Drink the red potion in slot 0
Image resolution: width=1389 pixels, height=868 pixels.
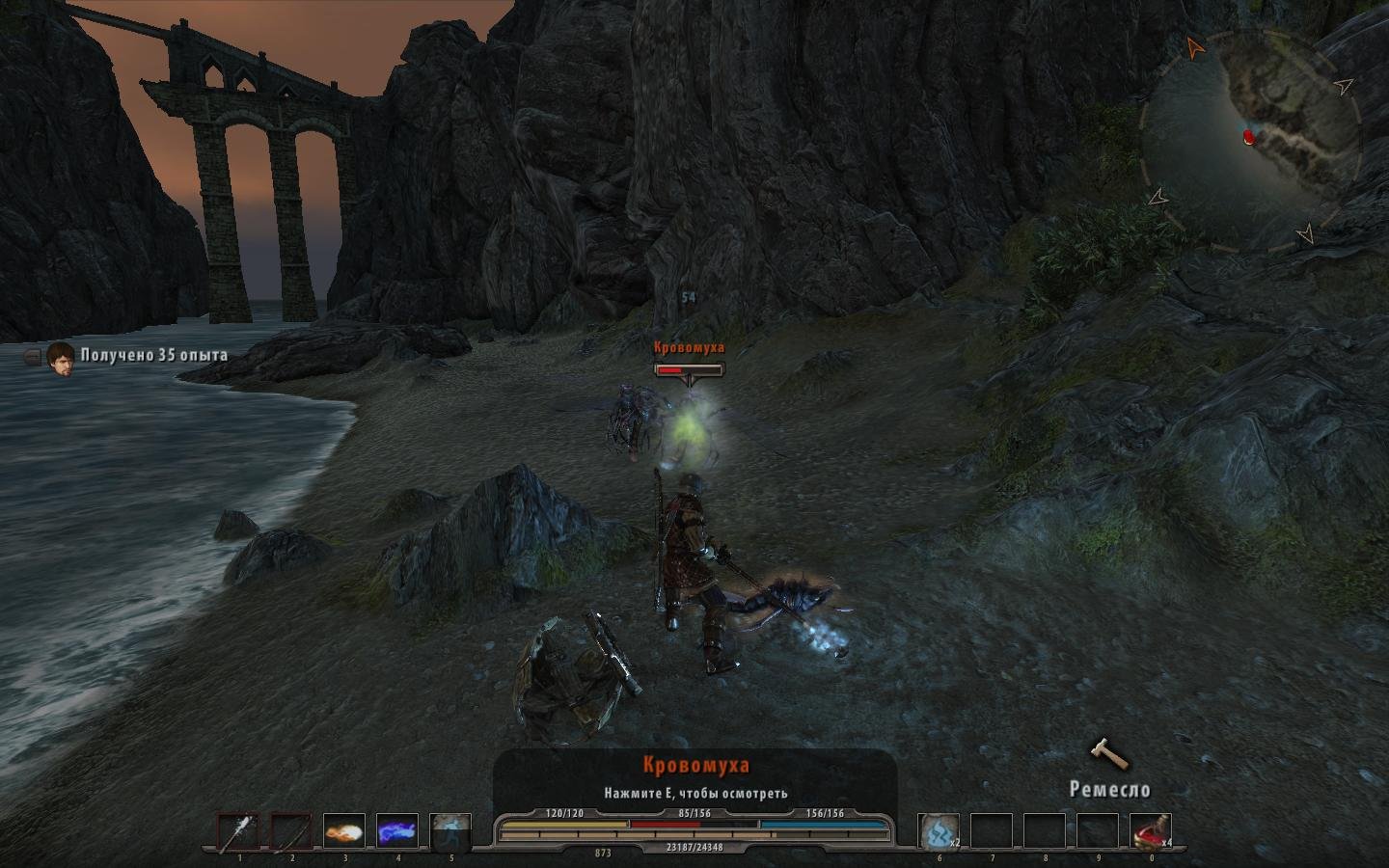point(1150,832)
